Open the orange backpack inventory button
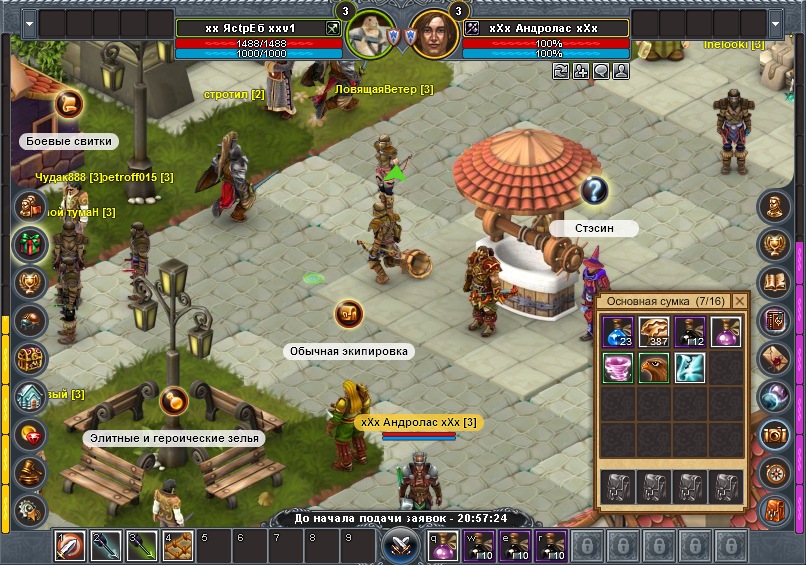 [x=775, y=510]
